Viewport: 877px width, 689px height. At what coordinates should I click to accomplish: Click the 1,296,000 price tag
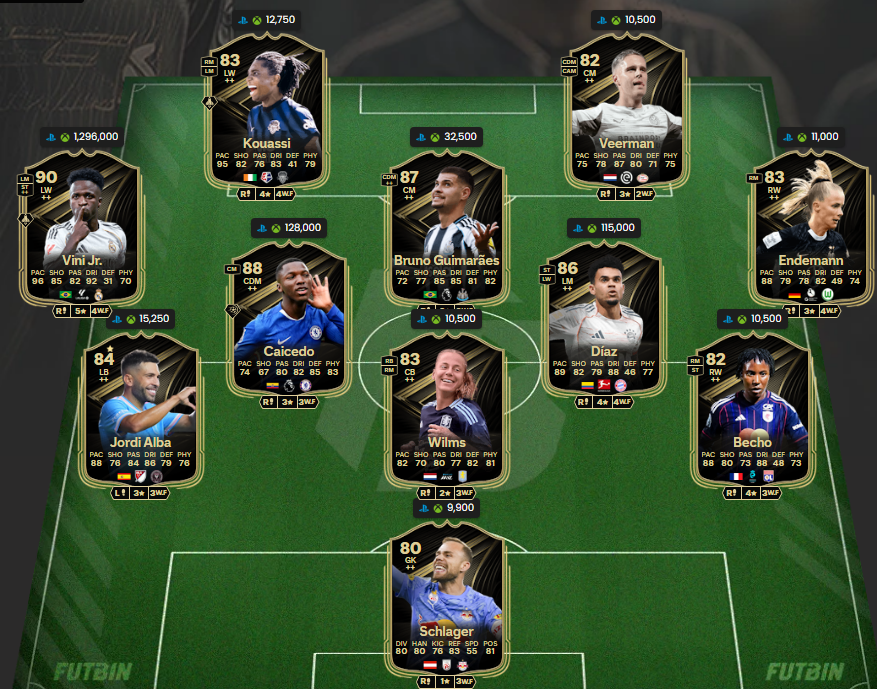click(82, 137)
